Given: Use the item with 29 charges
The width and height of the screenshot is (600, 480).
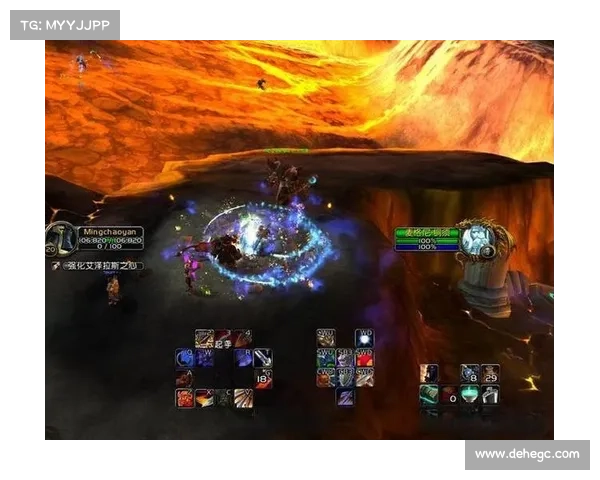Looking at the screenshot, I should [x=490, y=374].
